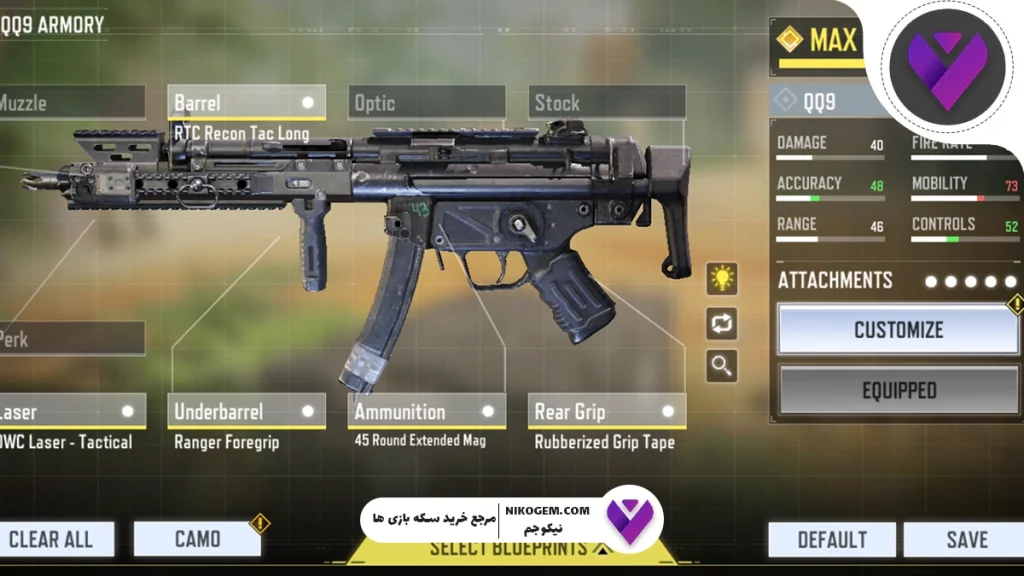The height and width of the screenshot is (576, 1024).
Task: Reset loadout with Default button
Action: [x=832, y=540]
